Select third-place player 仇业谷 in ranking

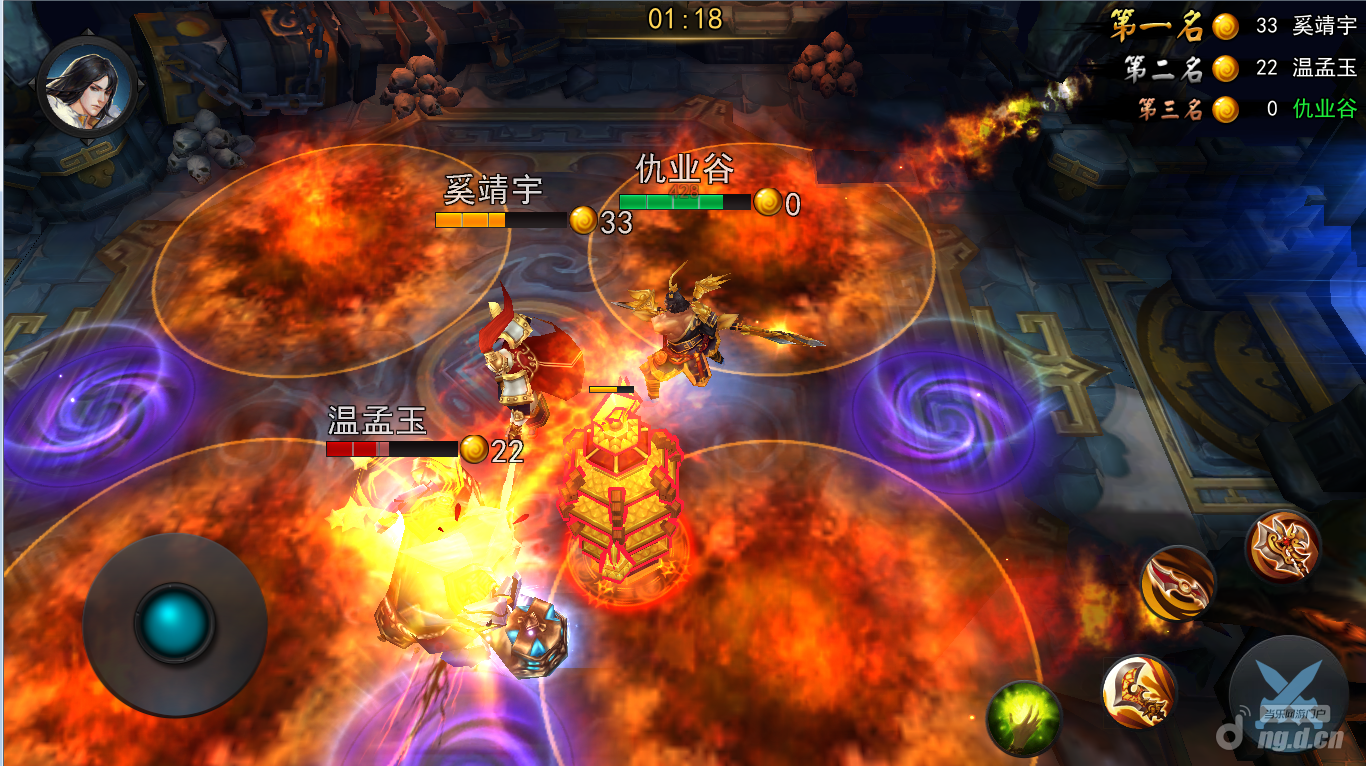pyautogui.click(x=1324, y=109)
